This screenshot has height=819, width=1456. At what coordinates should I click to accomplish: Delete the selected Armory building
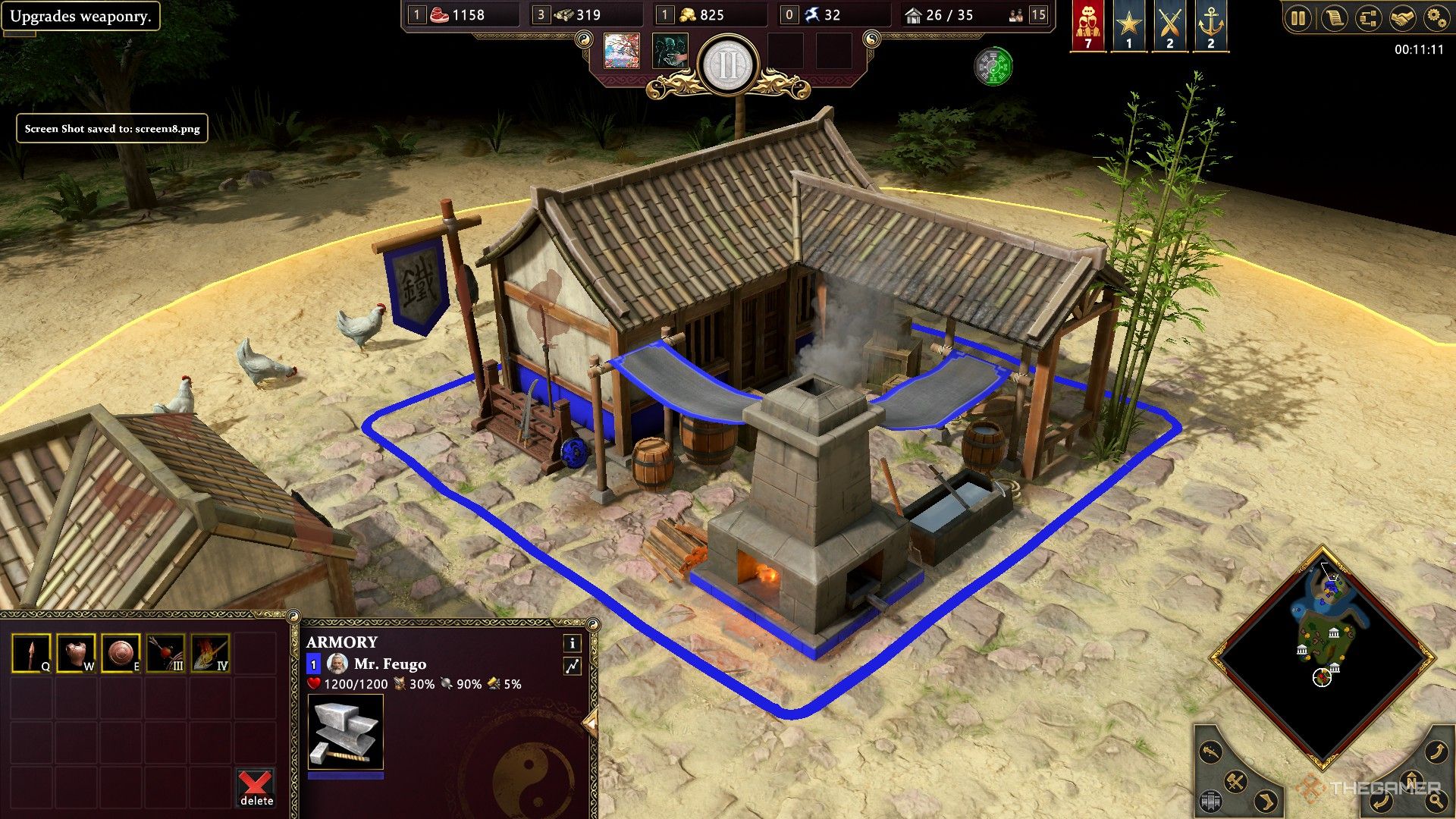(256, 788)
